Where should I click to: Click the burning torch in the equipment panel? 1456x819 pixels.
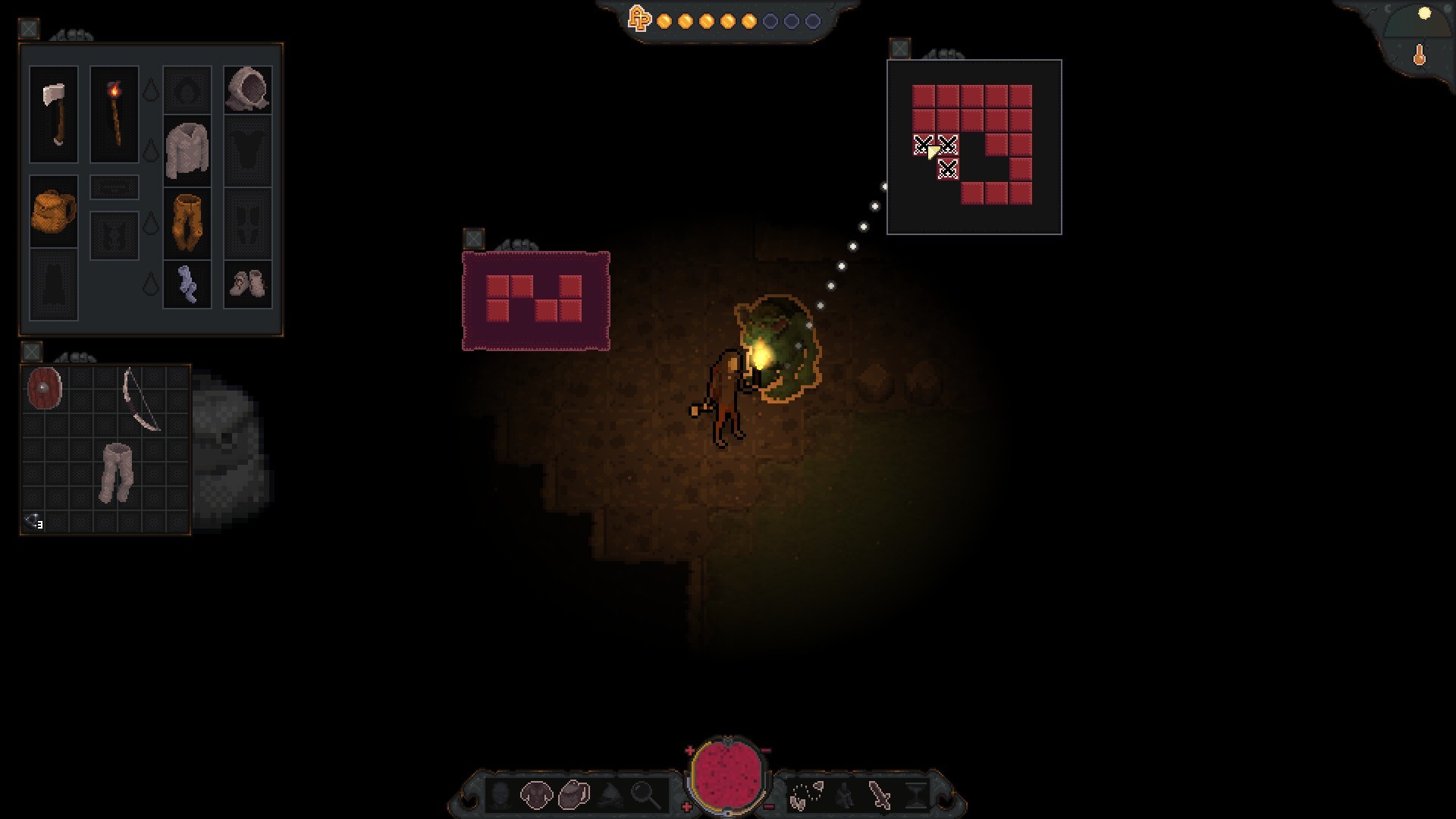pyautogui.click(x=114, y=114)
